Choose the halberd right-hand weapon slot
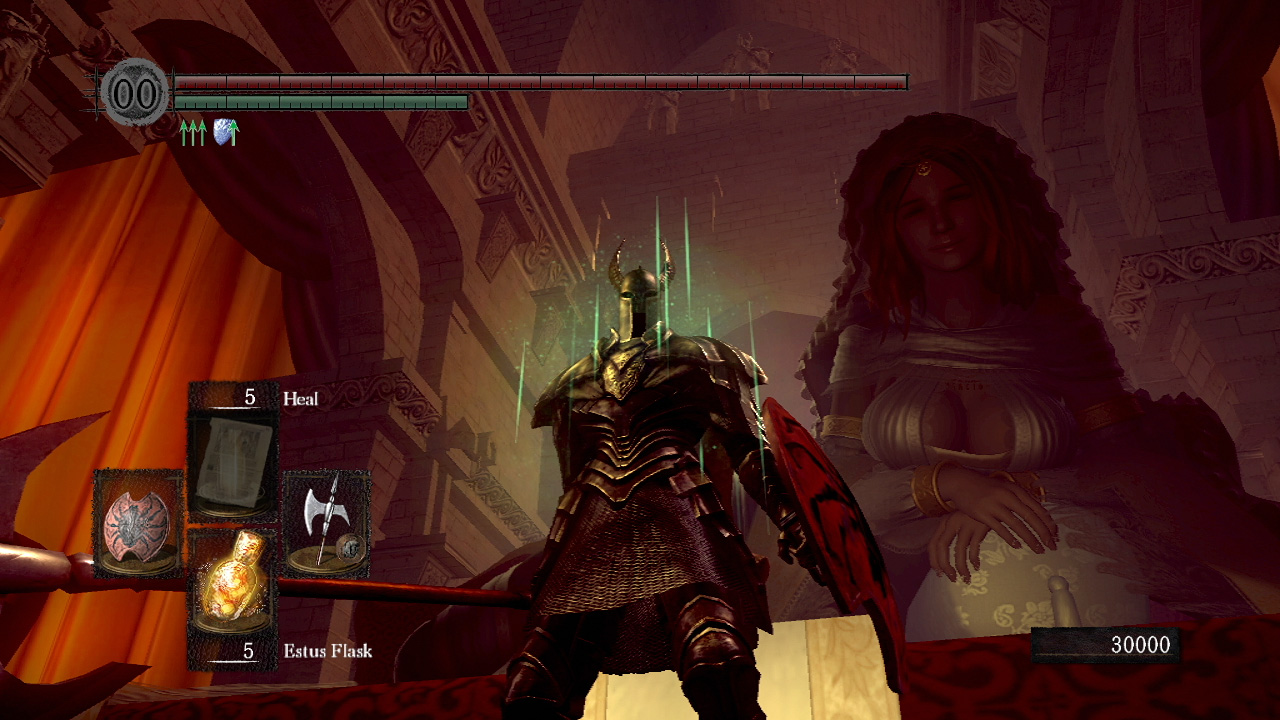The image size is (1280, 720). (x=328, y=522)
